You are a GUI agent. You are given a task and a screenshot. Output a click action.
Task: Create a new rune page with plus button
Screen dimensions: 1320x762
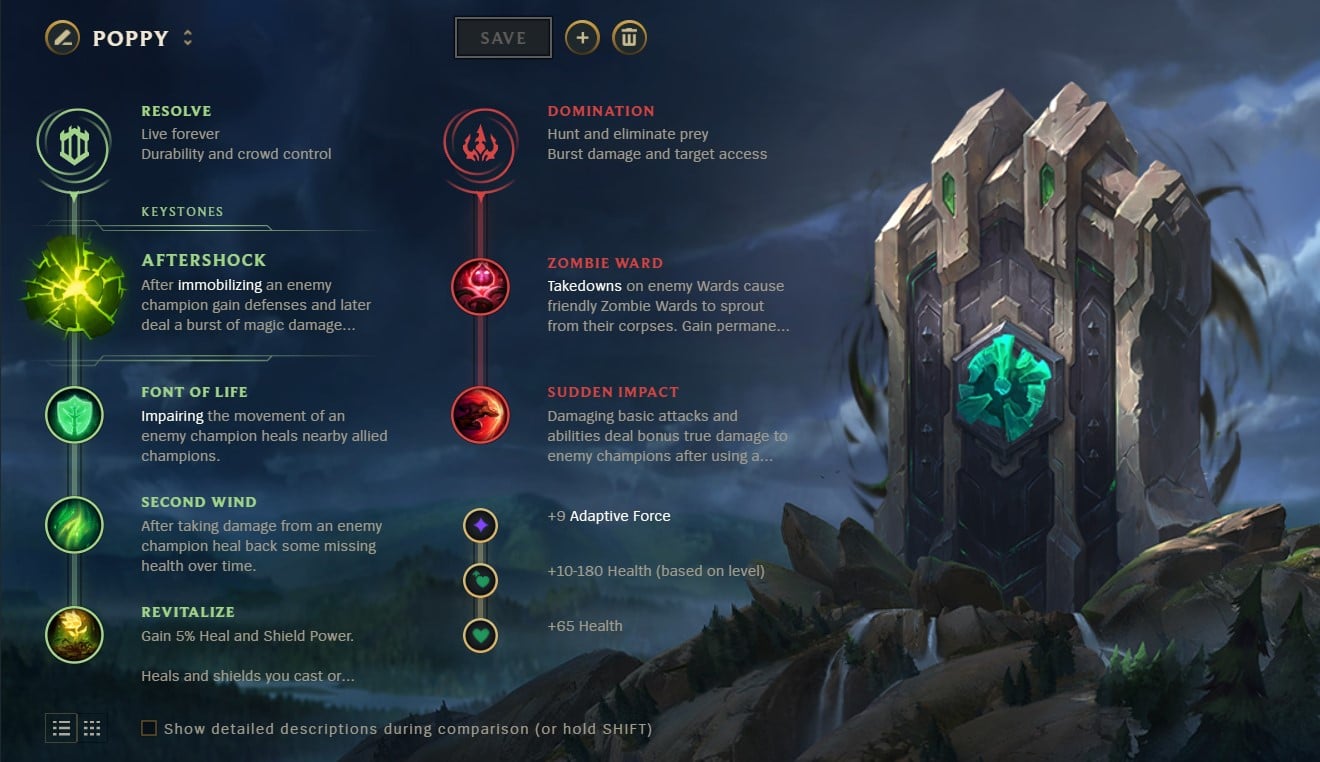[x=582, y=38]
